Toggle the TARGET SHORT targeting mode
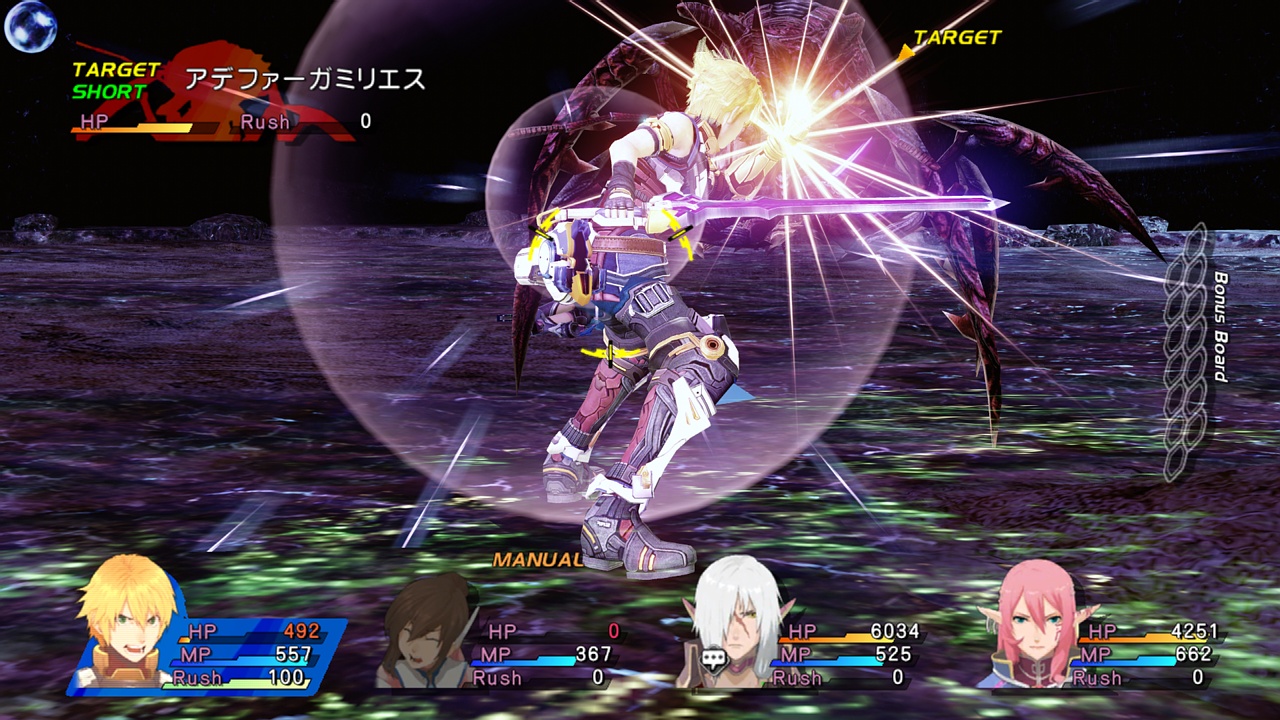Viewport: 1280px width, 720px height. pos(110,80)
